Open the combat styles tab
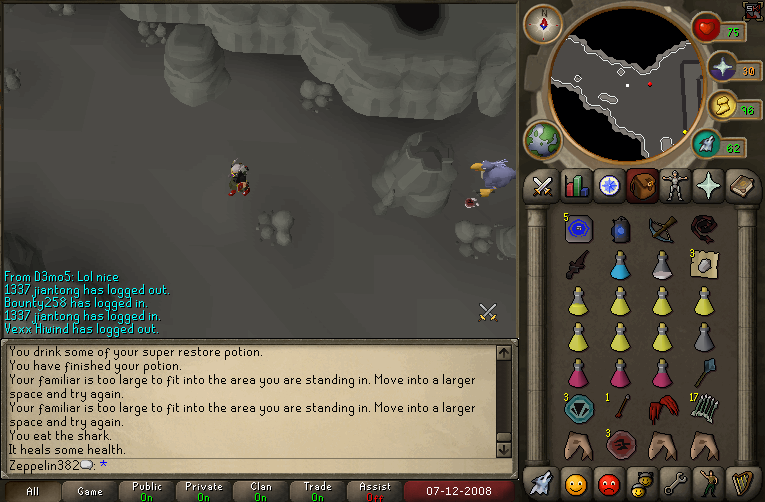Screen dimensions: 765x502 pos(543,186)
